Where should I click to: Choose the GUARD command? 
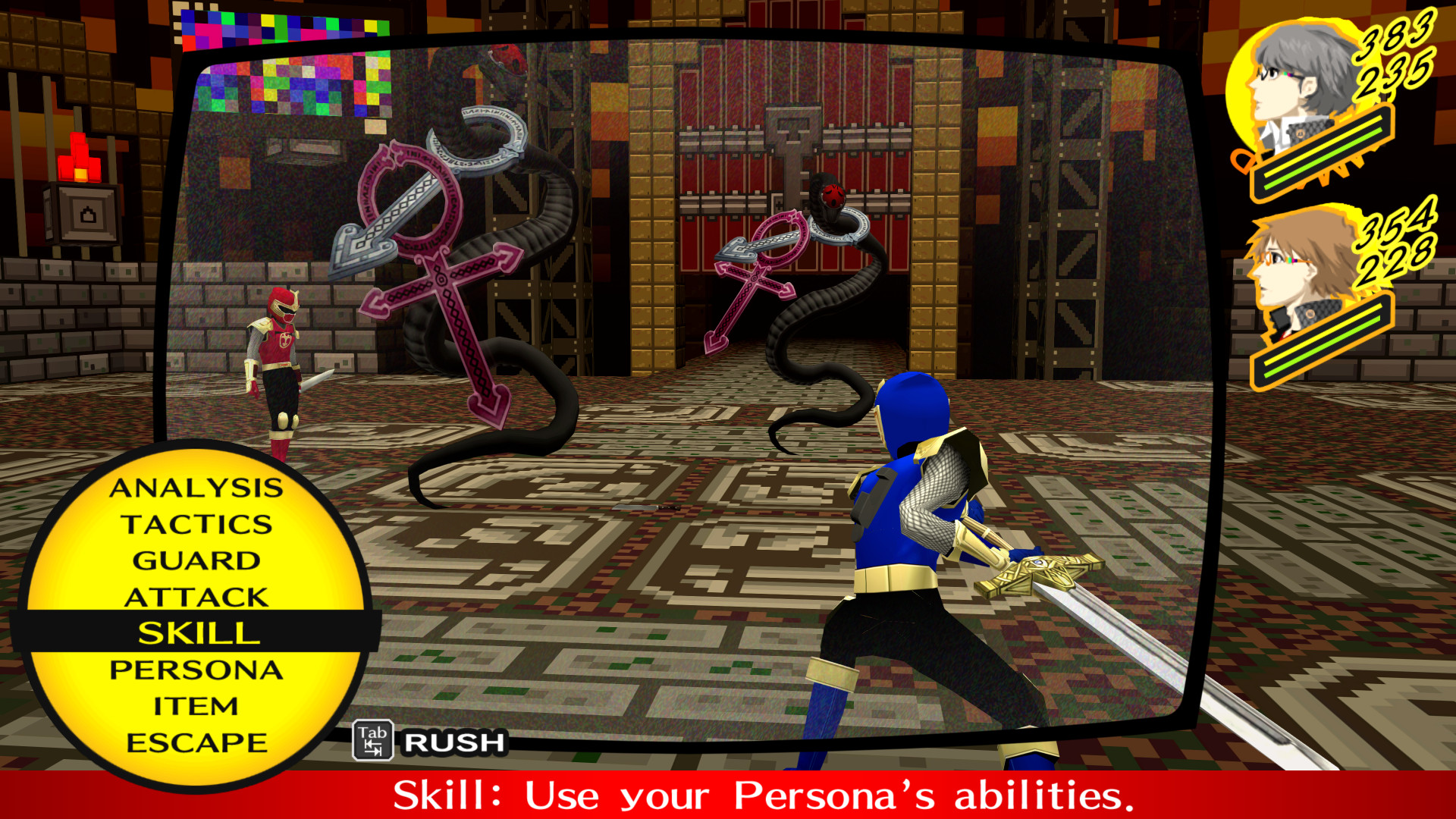tap(199, 561)
